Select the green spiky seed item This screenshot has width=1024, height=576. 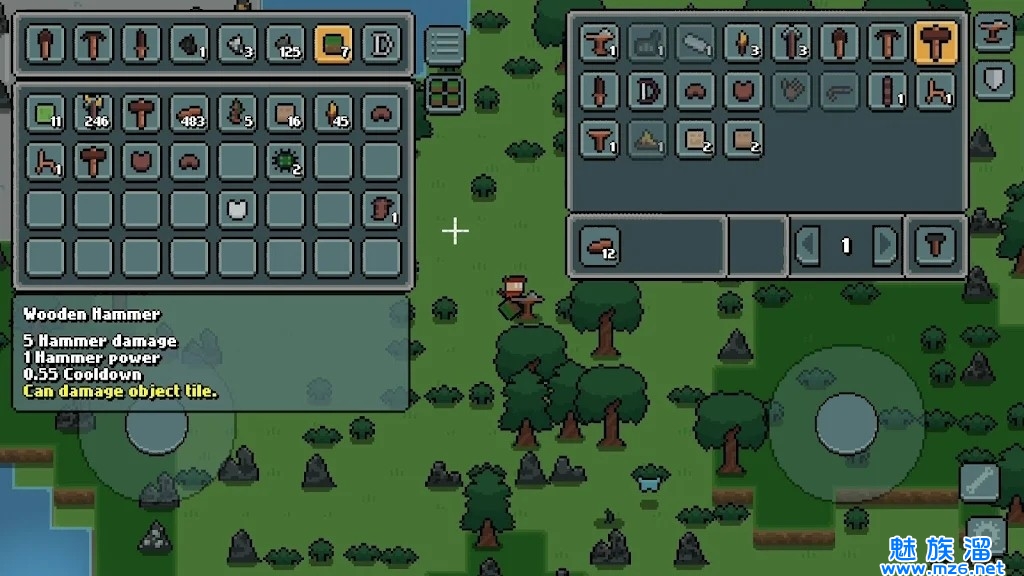[284, 160]
